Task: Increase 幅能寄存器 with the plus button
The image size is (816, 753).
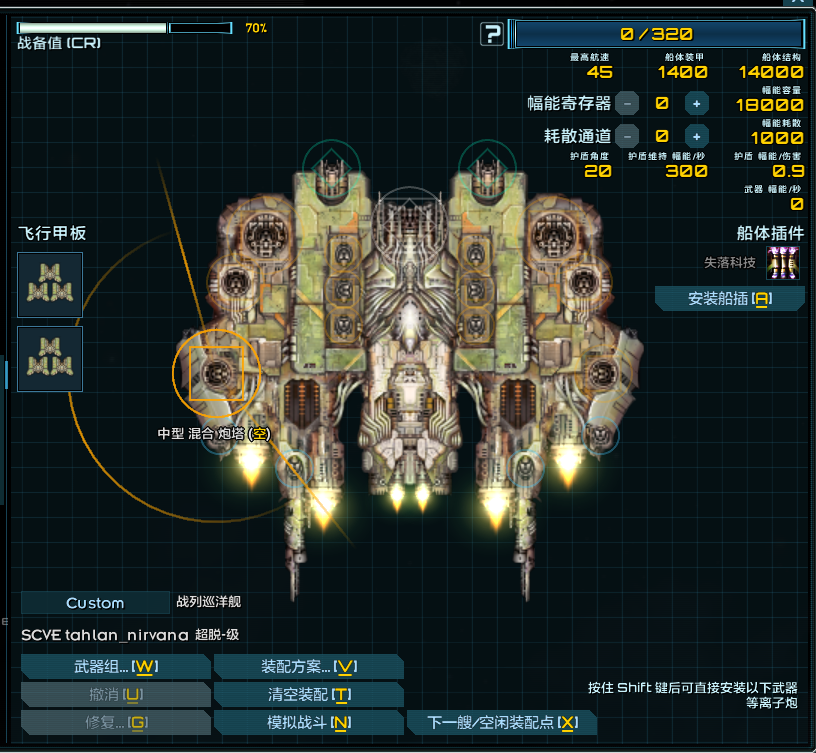Action: pyautogui.click(x=697, y=102)
